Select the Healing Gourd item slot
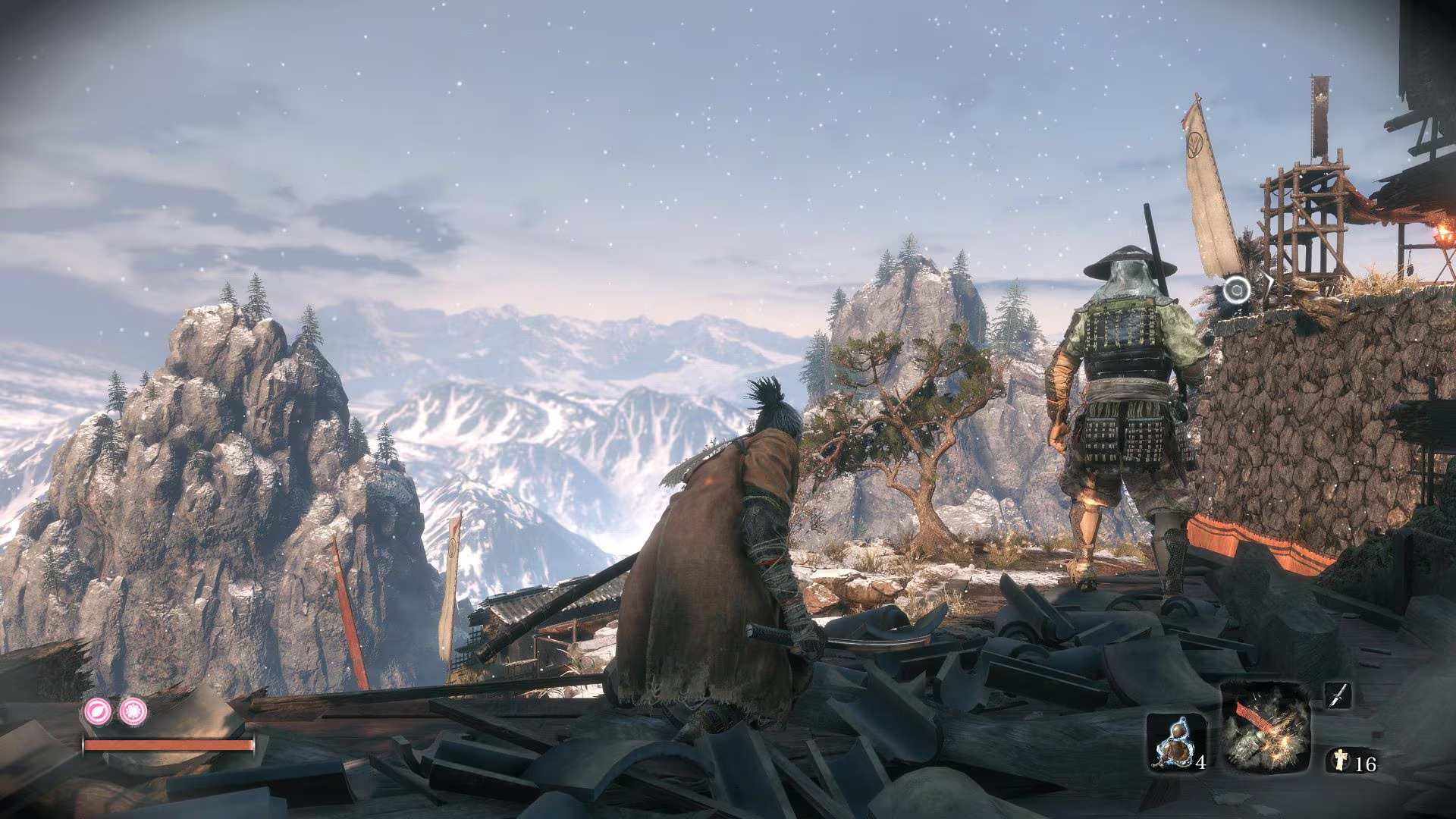This screenshot has width=1456, height=819. pyautogui.click(x=1175, y=743)
